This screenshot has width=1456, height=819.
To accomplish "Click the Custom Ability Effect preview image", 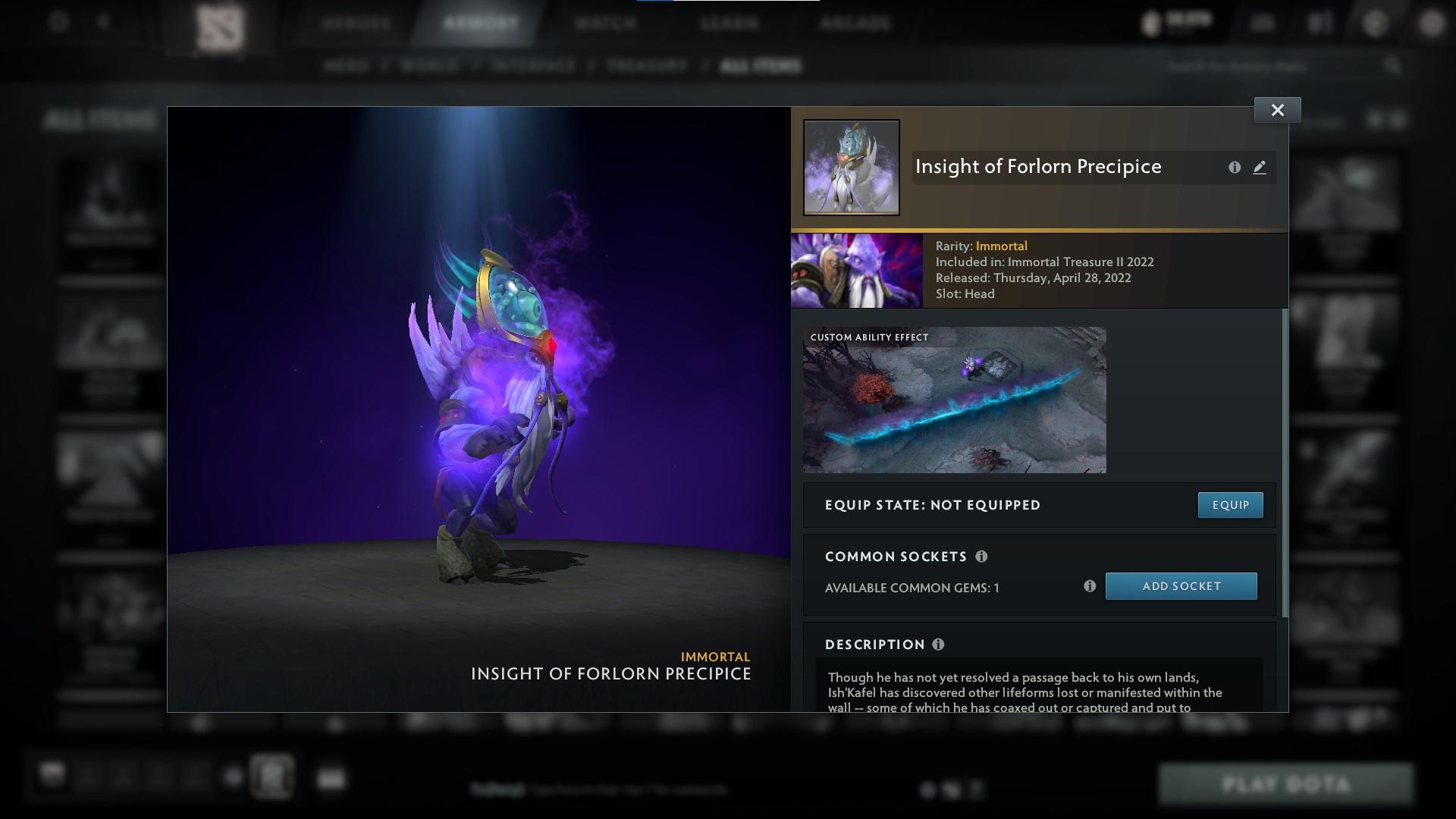I will (955, 400).
